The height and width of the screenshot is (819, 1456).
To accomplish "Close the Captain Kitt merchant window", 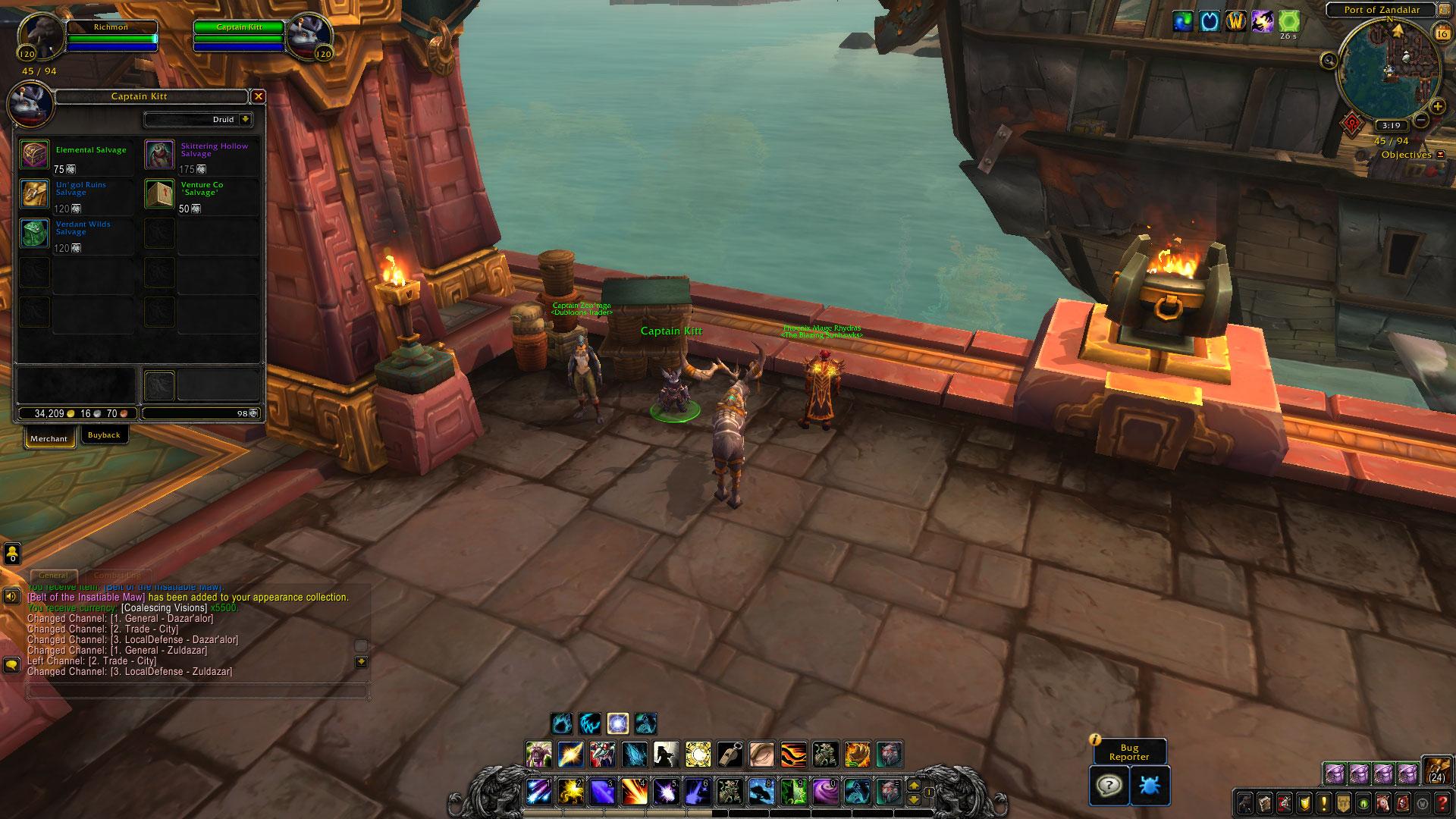I will click(x=258, y=96).
